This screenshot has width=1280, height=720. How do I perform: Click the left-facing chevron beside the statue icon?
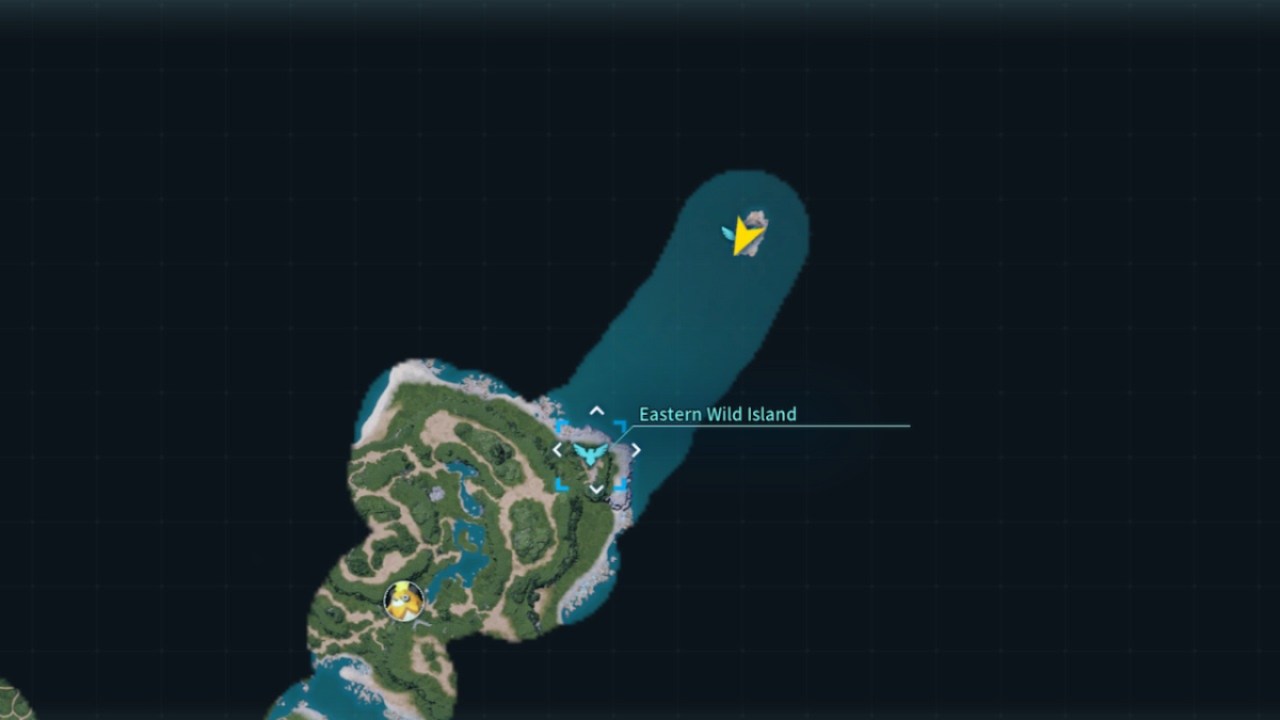(x=557, y=450)
